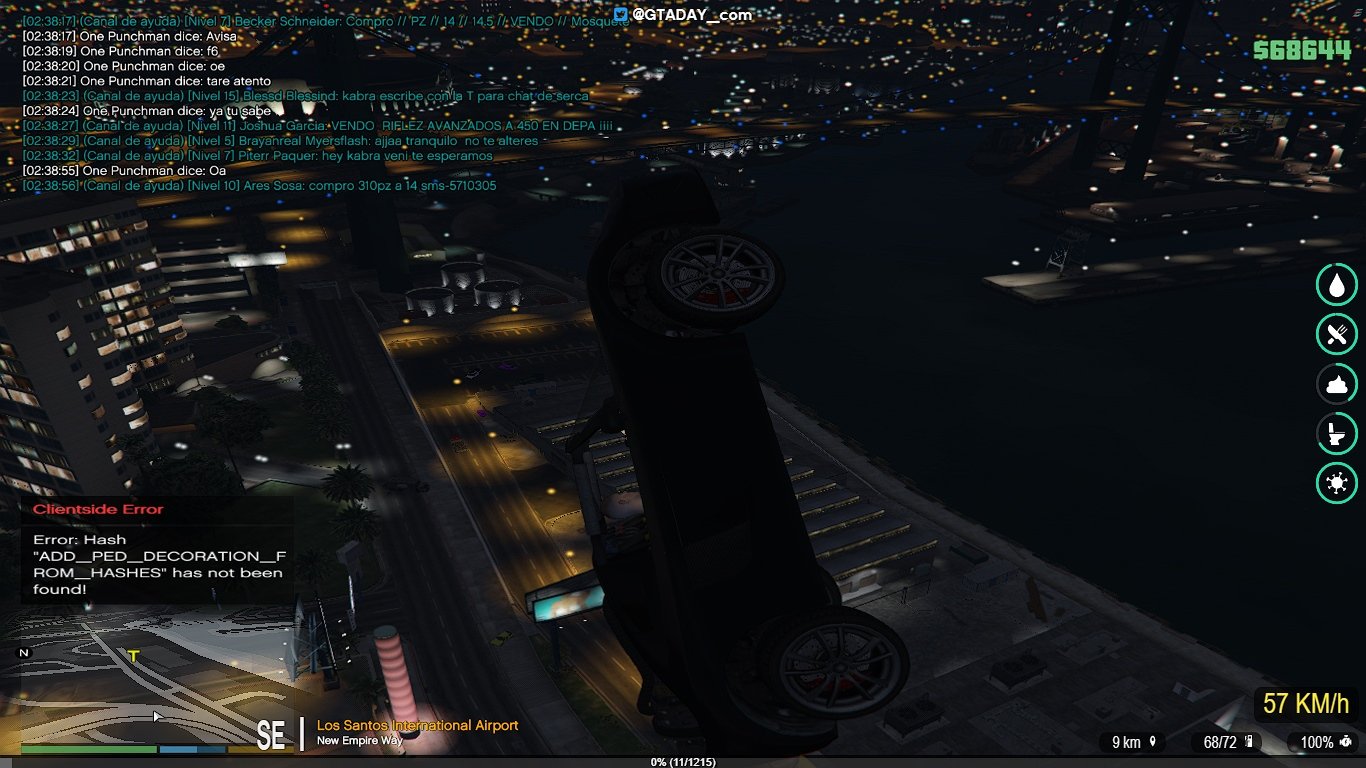Click the water drop thirst icon
Screen dimensions: 1366x768
pos(1336,284)
